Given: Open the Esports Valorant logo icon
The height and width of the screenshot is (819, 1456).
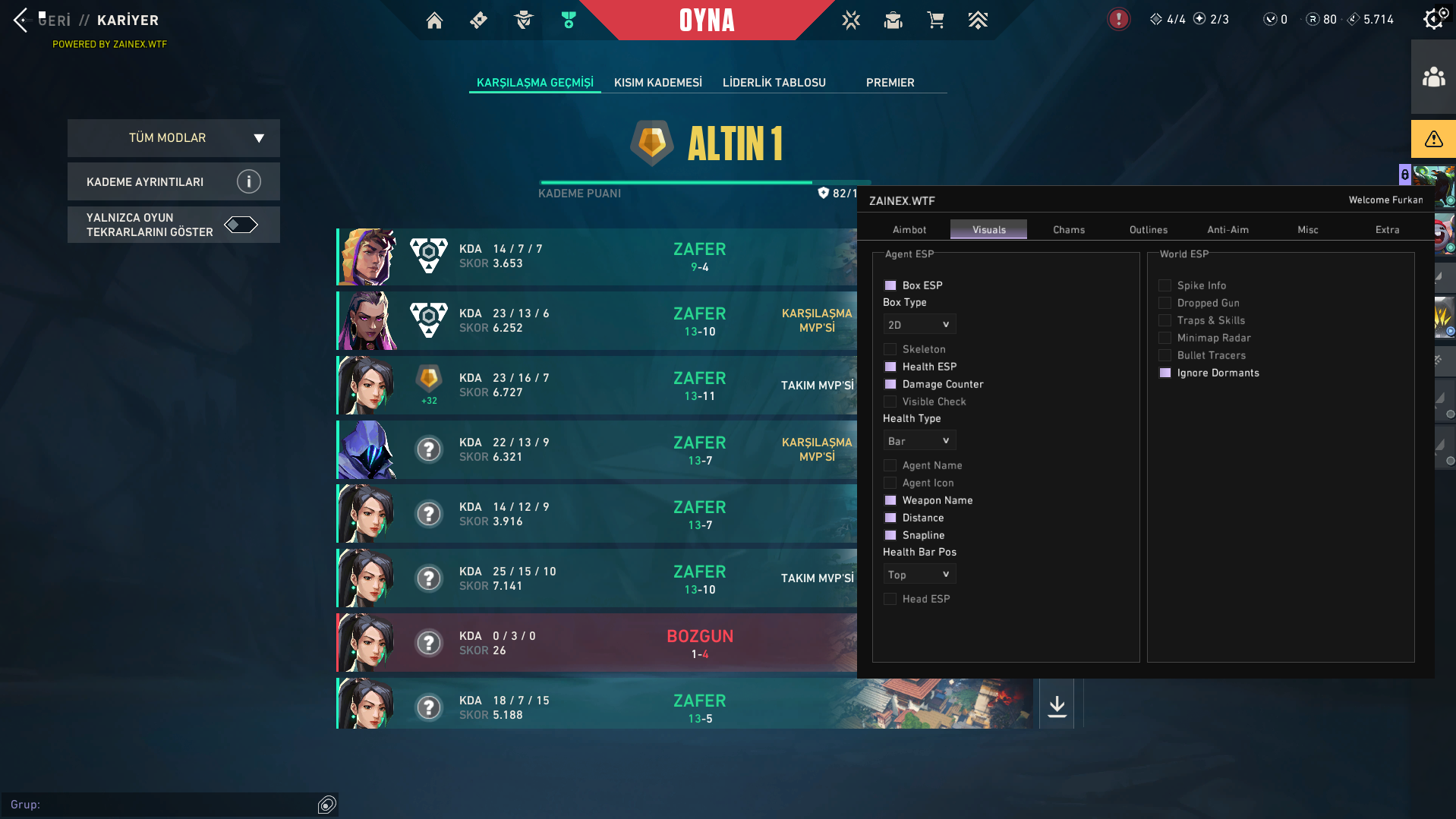Looking at the screenshot, I should [x=851, y=20].
